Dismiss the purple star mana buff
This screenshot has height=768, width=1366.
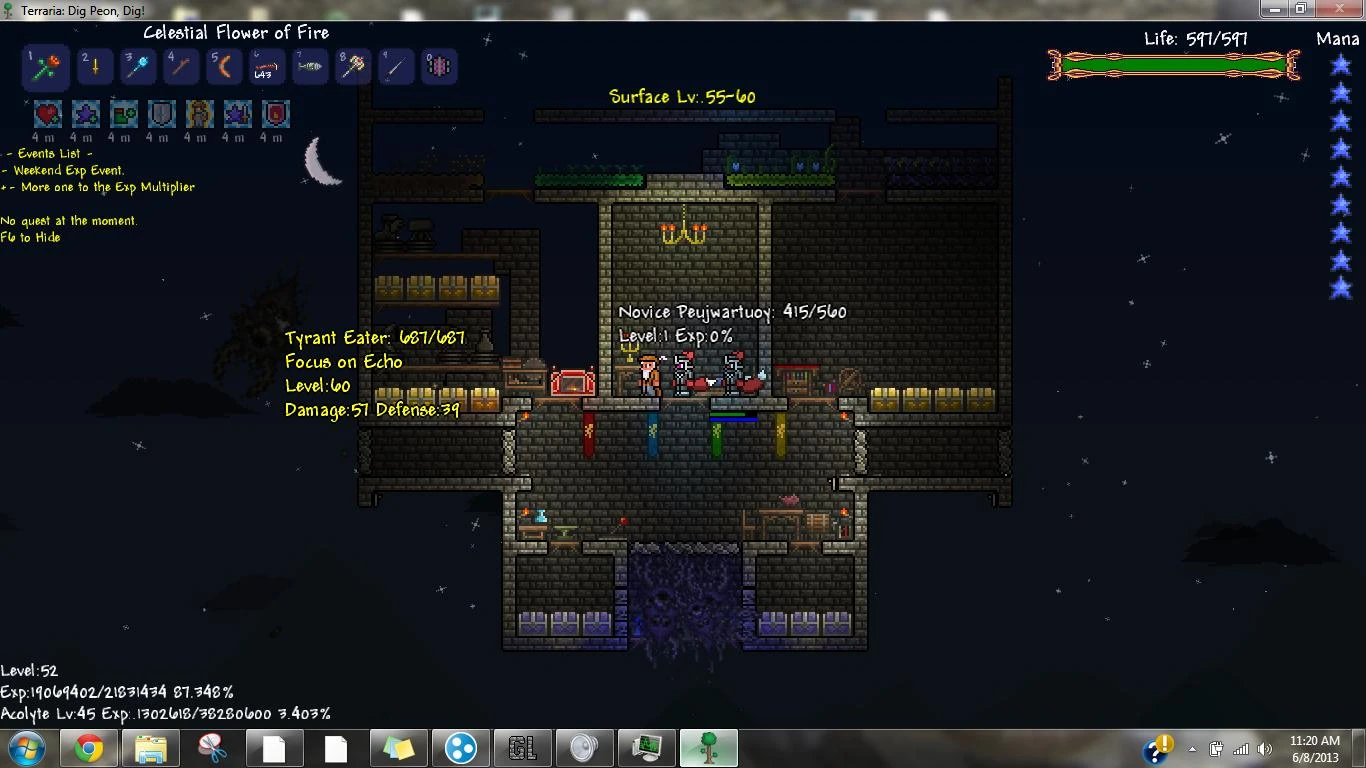[86, 113]
